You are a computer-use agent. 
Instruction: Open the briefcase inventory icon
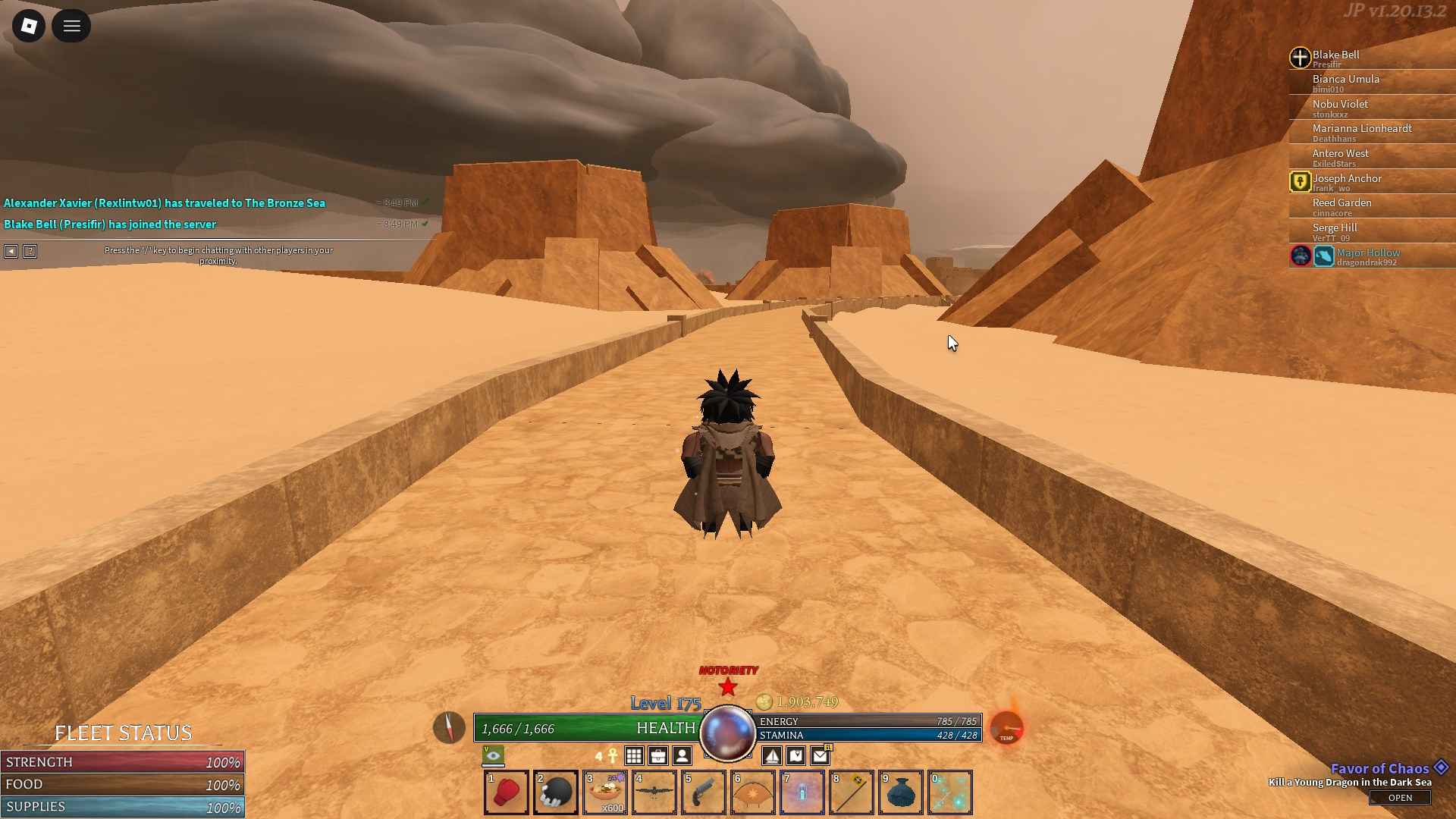coord(658,756)
